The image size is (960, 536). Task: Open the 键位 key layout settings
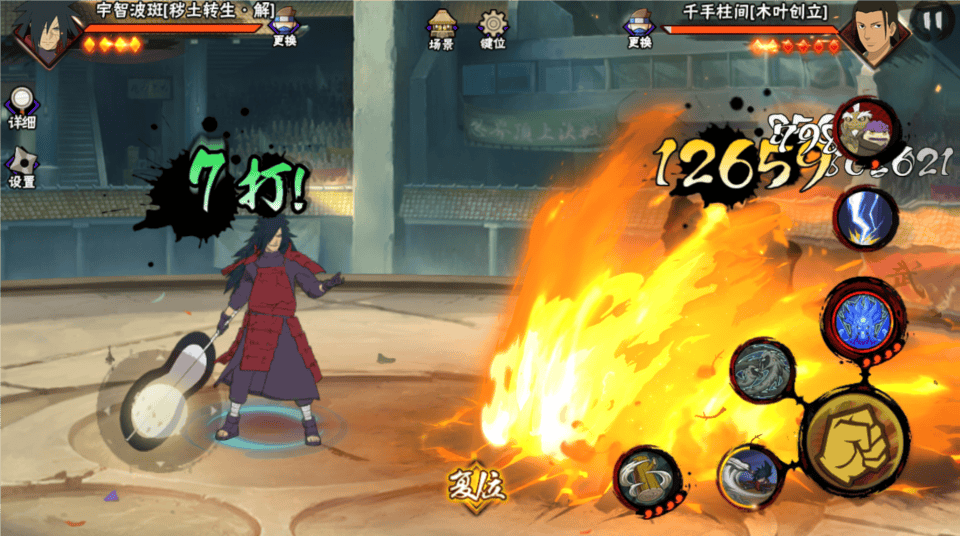pyautogui.click(x=492, y=29)
